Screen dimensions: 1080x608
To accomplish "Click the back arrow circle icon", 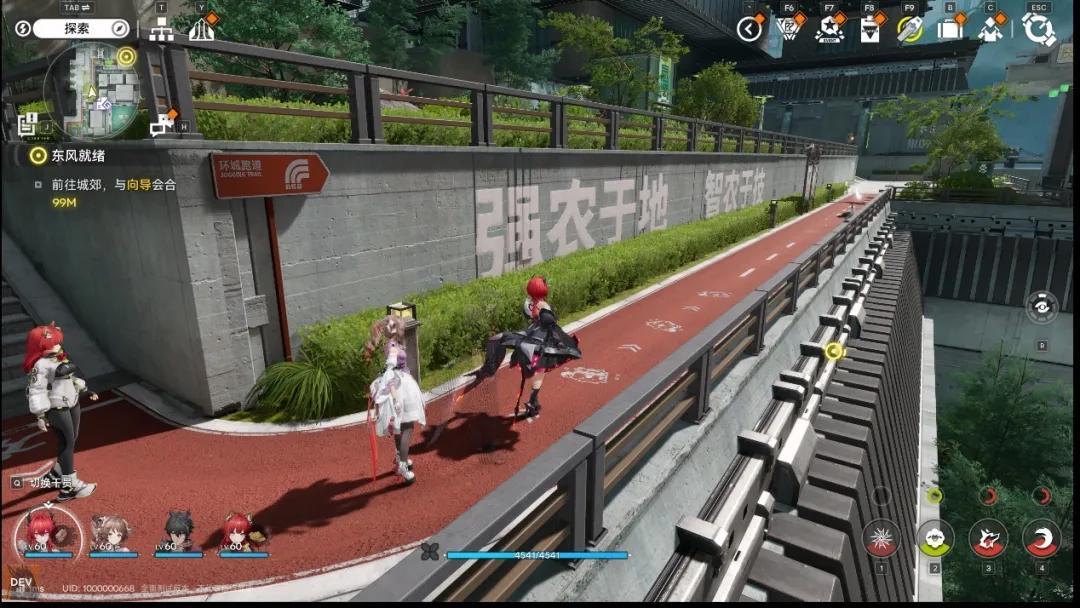I will tap(749, 29).
